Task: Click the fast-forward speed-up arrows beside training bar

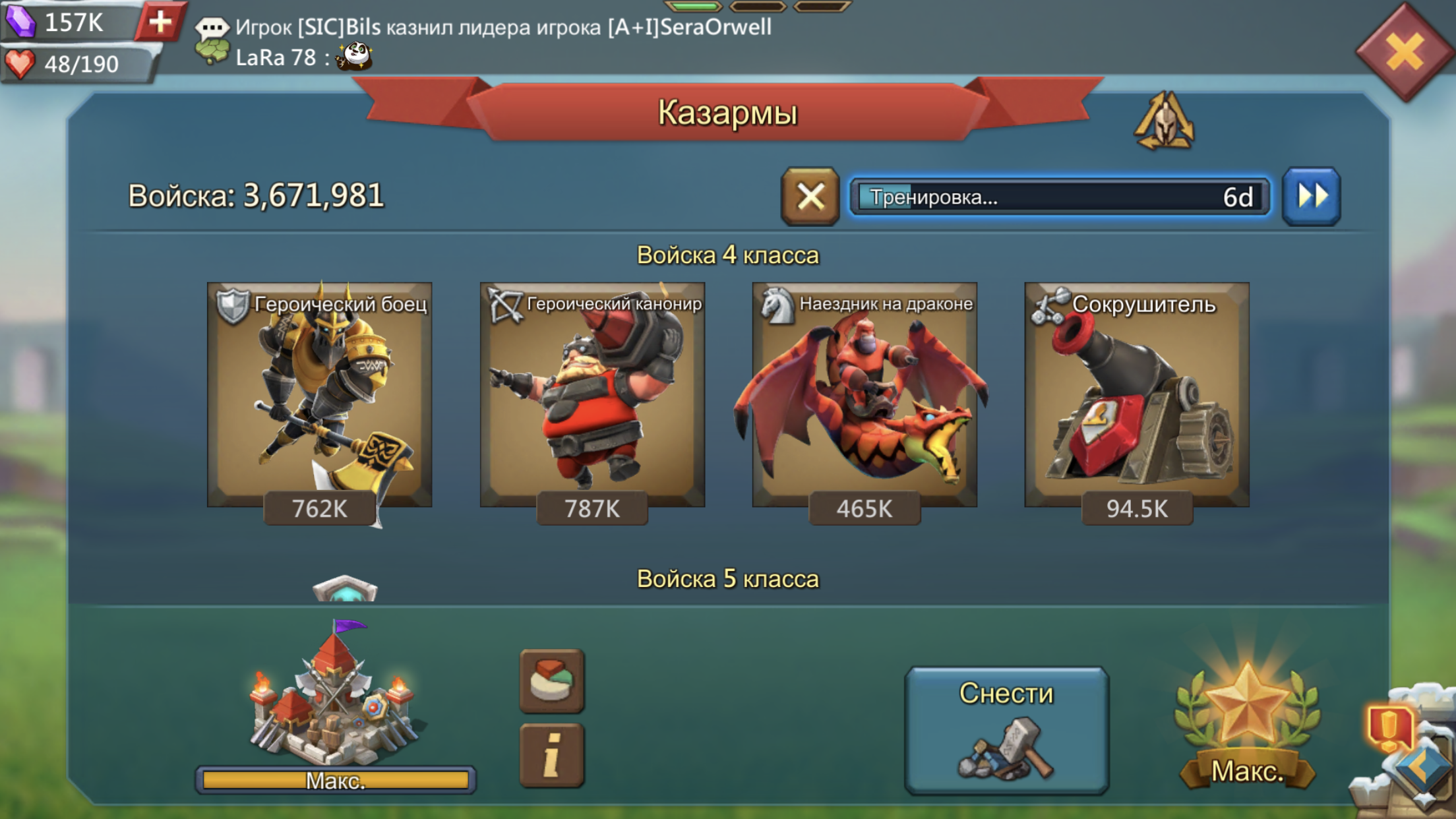Action: 1311,198
